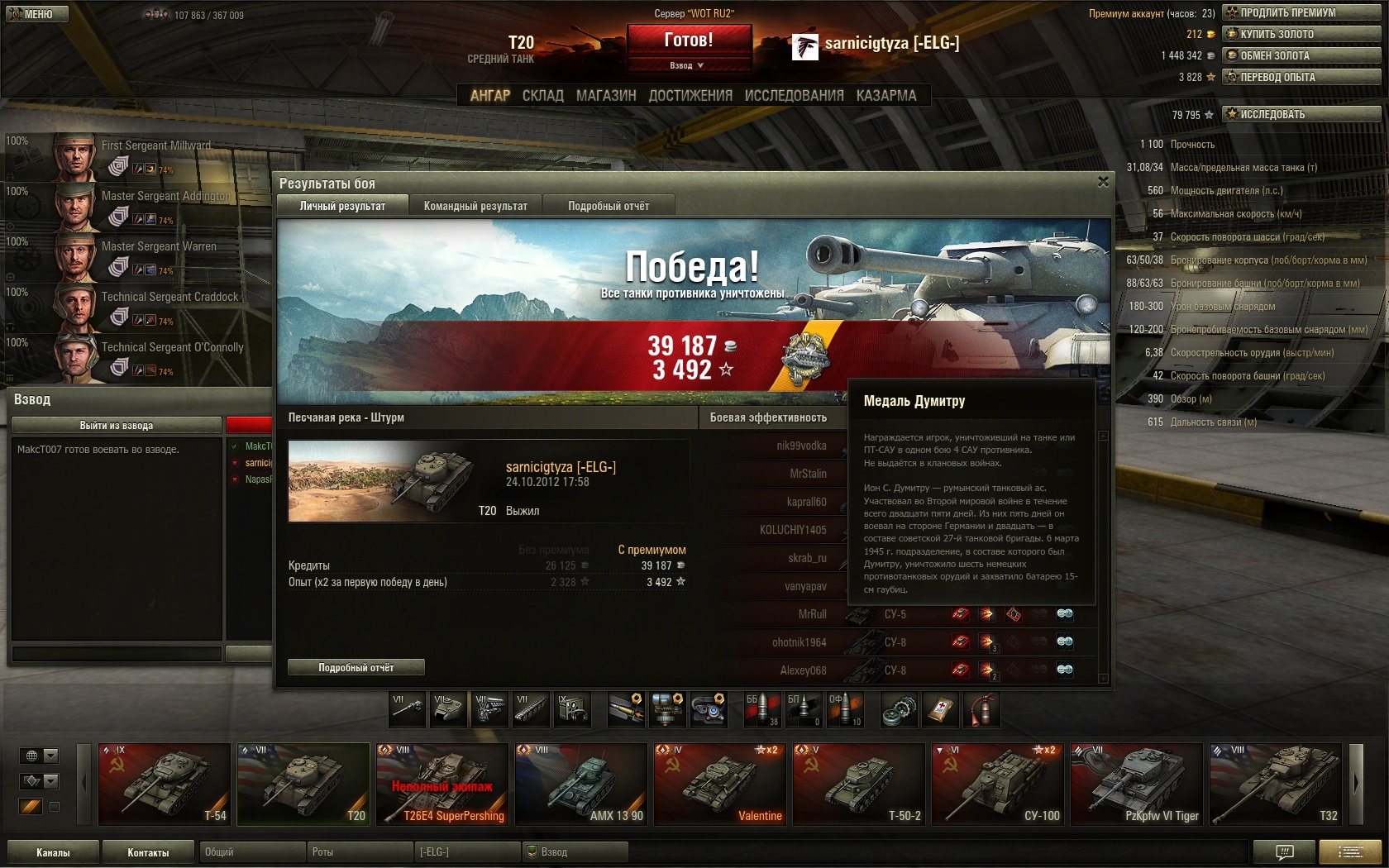Close the battle results window
The width and height of the screenshot is (1389, 868).
point(1103,182)
